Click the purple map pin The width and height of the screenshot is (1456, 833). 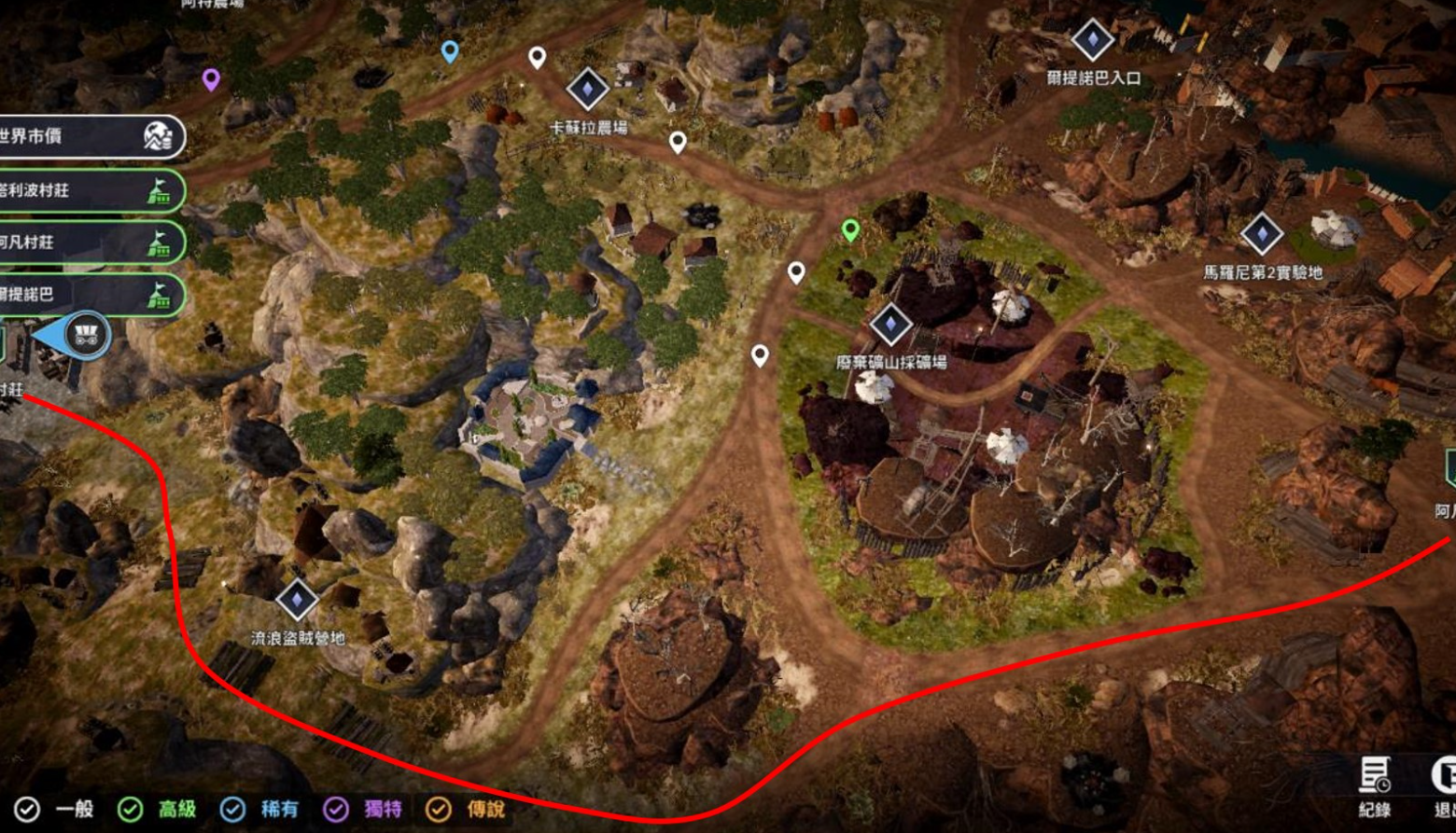click(x=212, y=79)
